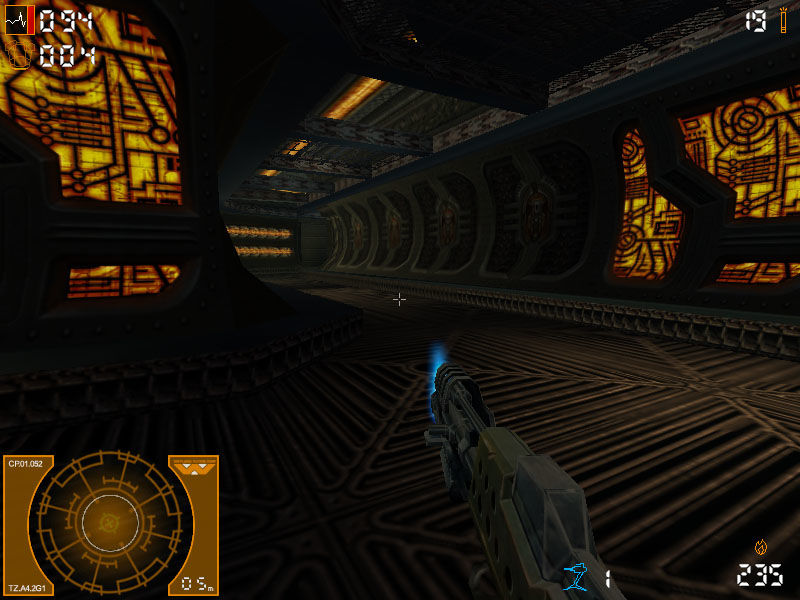Click the blue sentry gun icon
Viewport: 800px width, 600px height.
[x=576, y=575]
